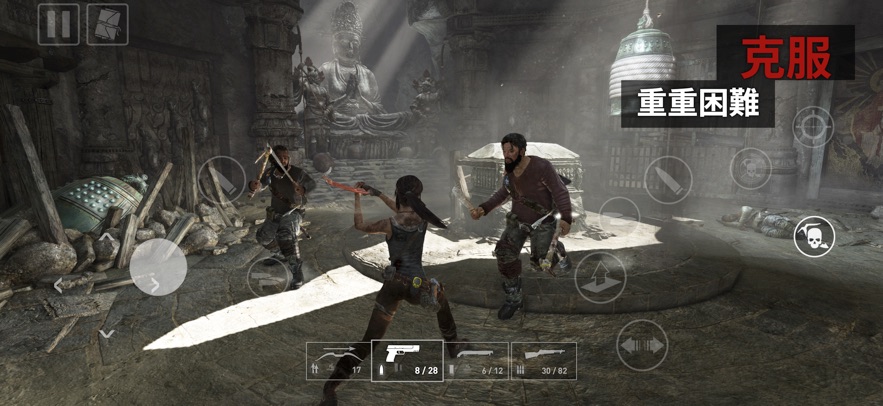Switch to the shotgun slot
The height and width of the screenshot is (406, 883).
point(476,361)
